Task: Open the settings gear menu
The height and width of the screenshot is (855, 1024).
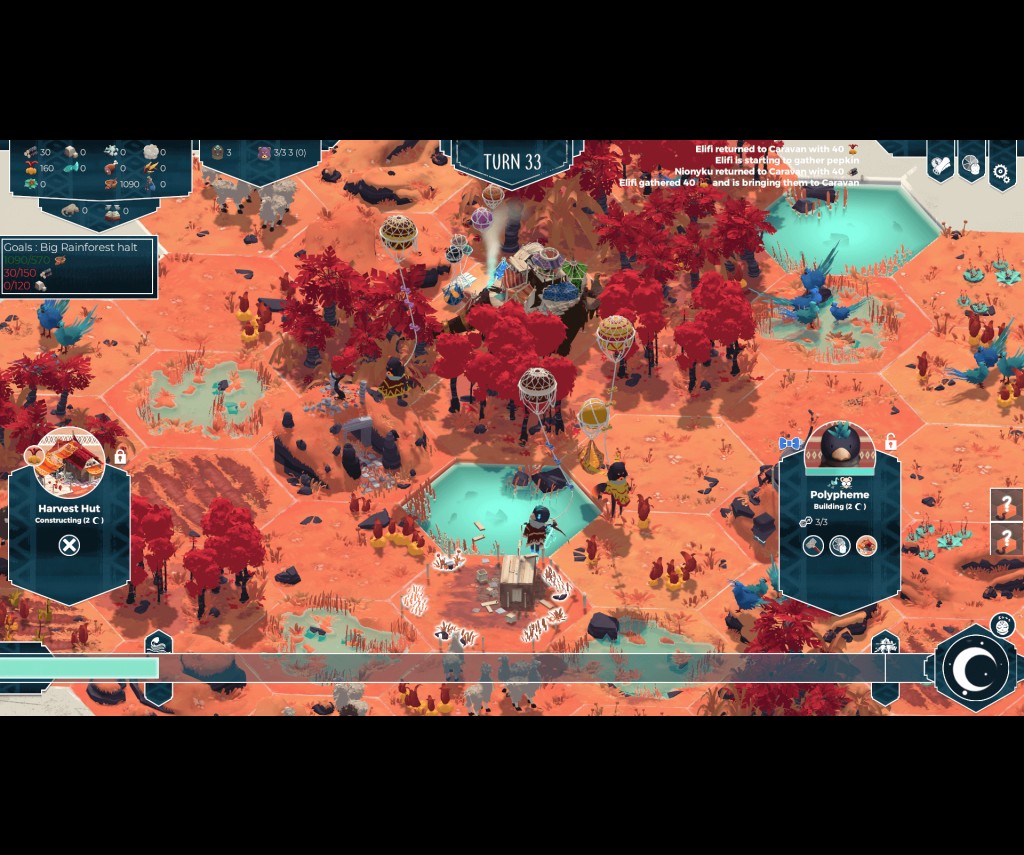Action: pos(1001,171)
